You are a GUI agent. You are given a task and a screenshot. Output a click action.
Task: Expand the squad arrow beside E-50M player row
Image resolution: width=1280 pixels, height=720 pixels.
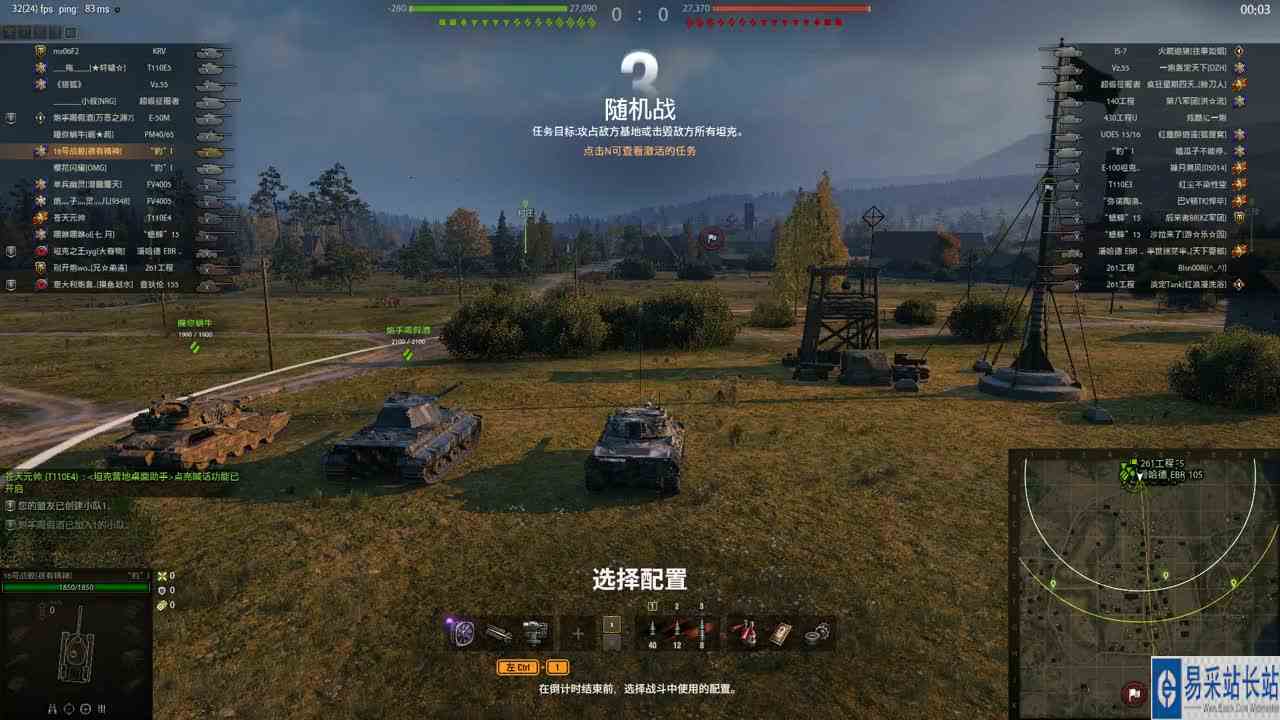pyautogui.click(x=10, y=118)
